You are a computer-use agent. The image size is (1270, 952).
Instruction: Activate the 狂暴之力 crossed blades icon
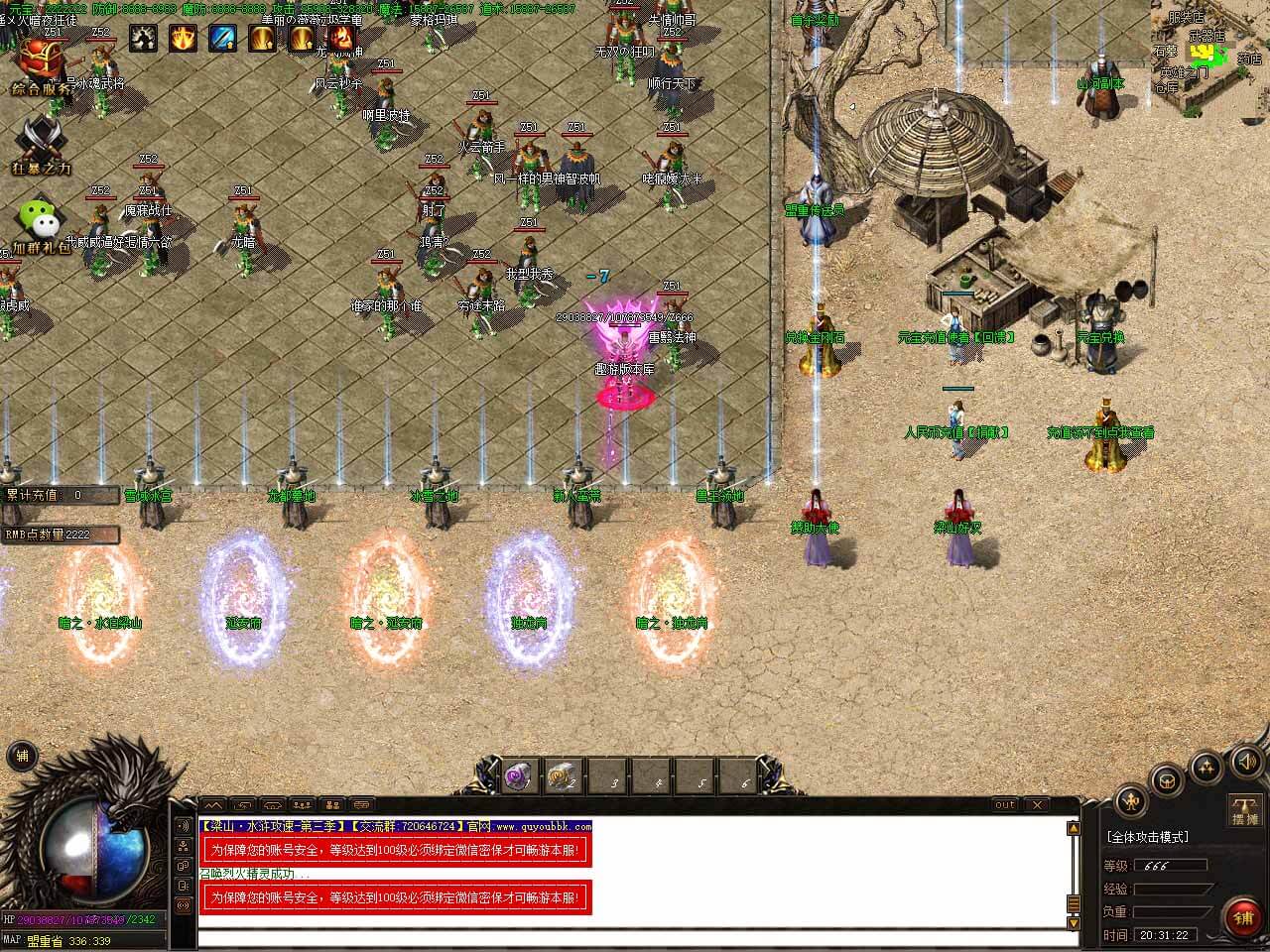42,145
